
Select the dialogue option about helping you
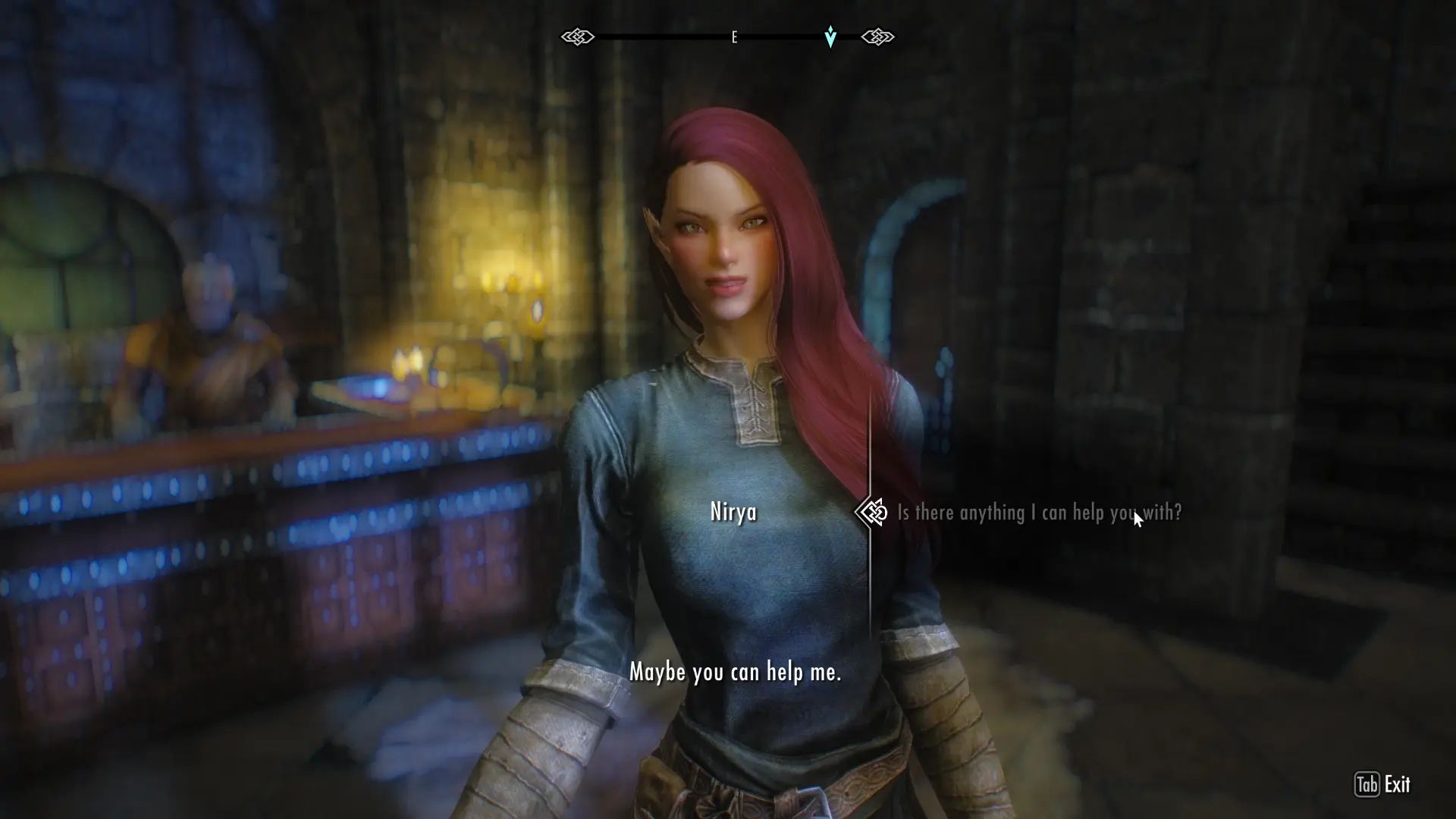click(x=1039, y=512)
